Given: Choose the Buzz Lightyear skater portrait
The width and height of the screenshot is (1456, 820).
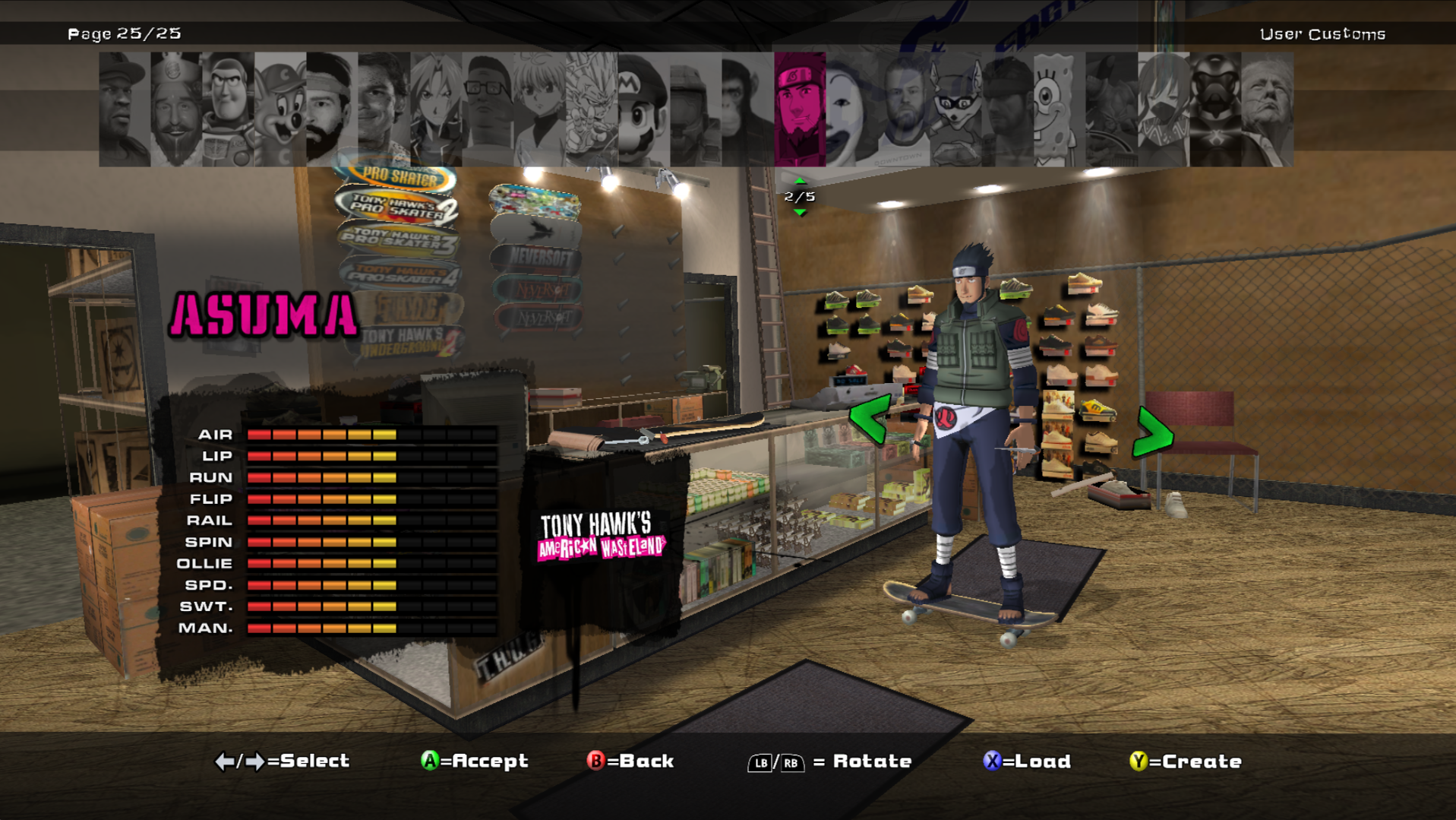Looking at the screenshot, I should tap(228, 109).
